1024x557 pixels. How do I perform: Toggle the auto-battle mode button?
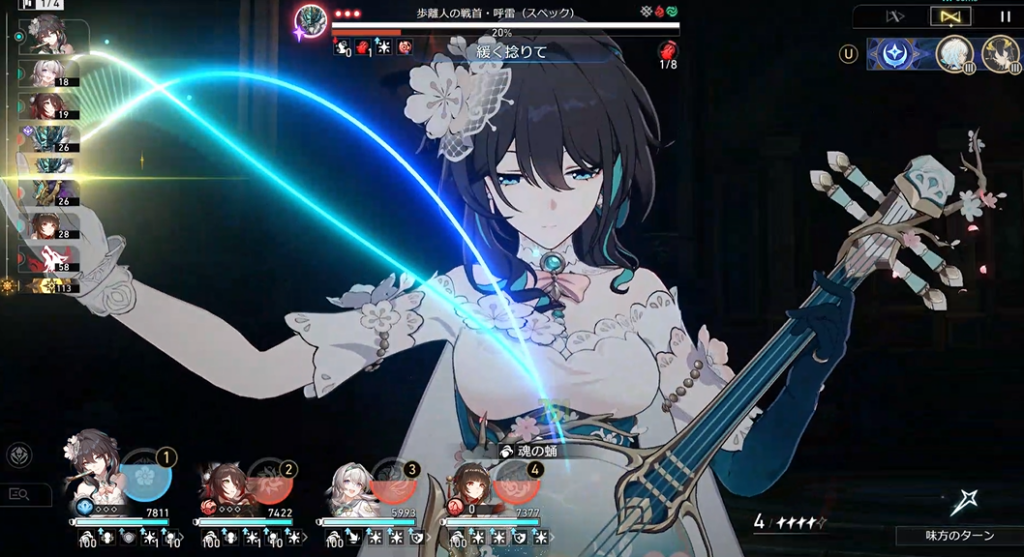pos(950,16)
